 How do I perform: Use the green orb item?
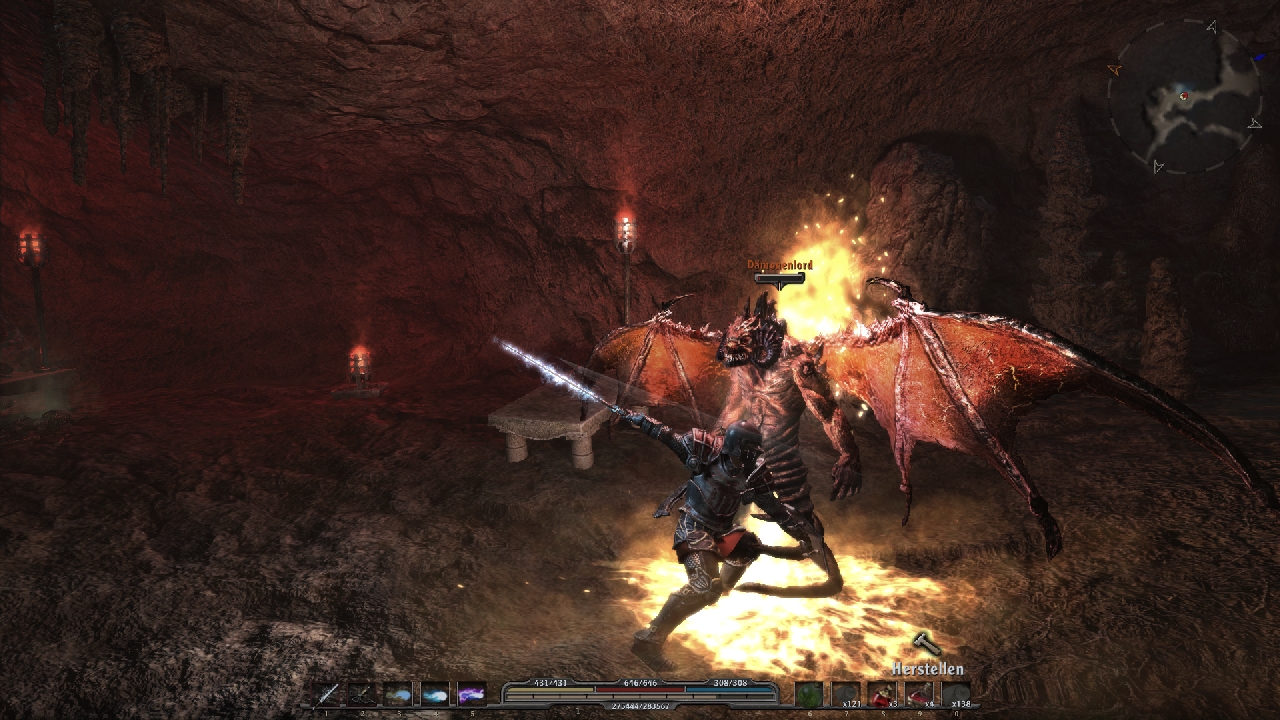tap(809, 694)
